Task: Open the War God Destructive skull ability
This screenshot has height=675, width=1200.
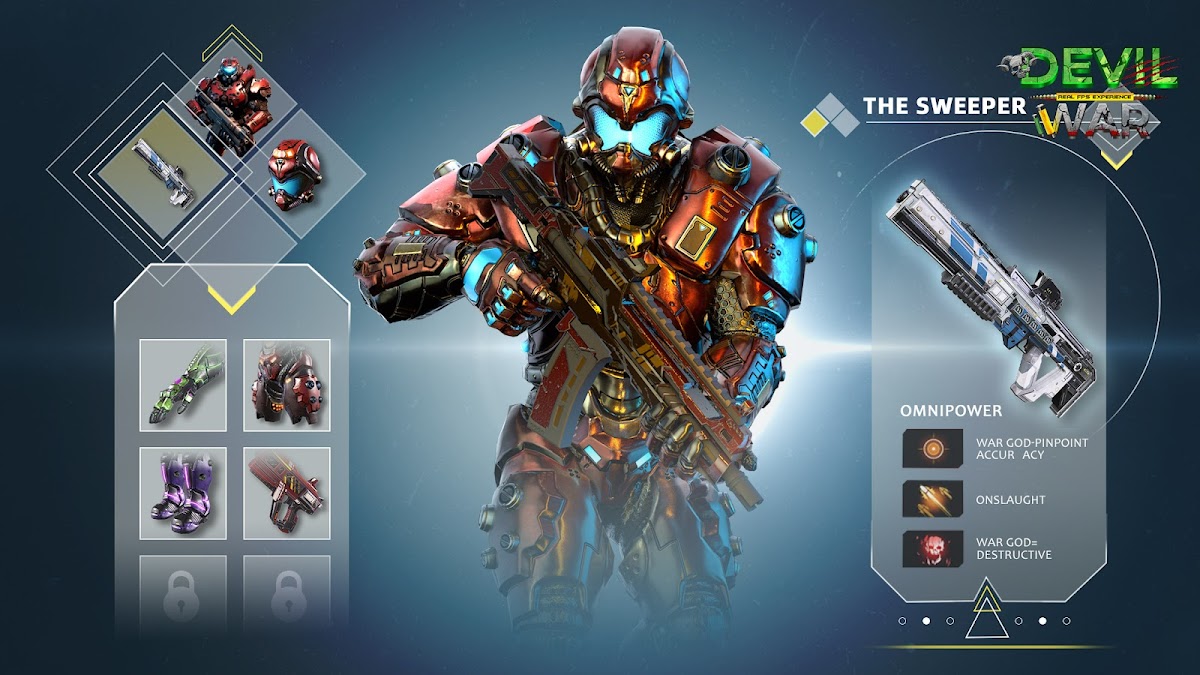Action: pyautogui.click(x=933, y=548)
